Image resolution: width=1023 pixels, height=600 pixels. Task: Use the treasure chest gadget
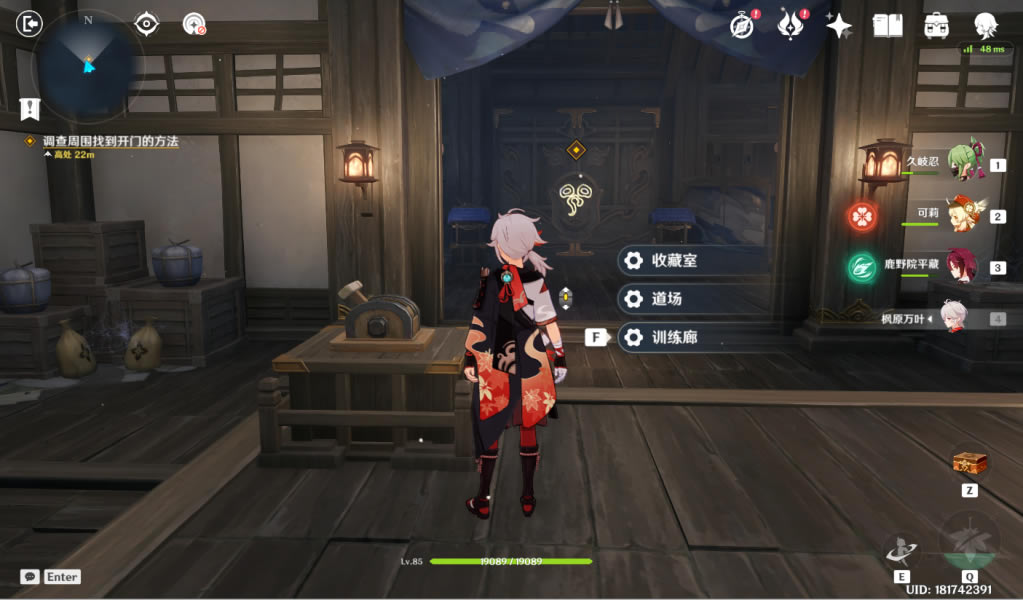tap(969, 463)
